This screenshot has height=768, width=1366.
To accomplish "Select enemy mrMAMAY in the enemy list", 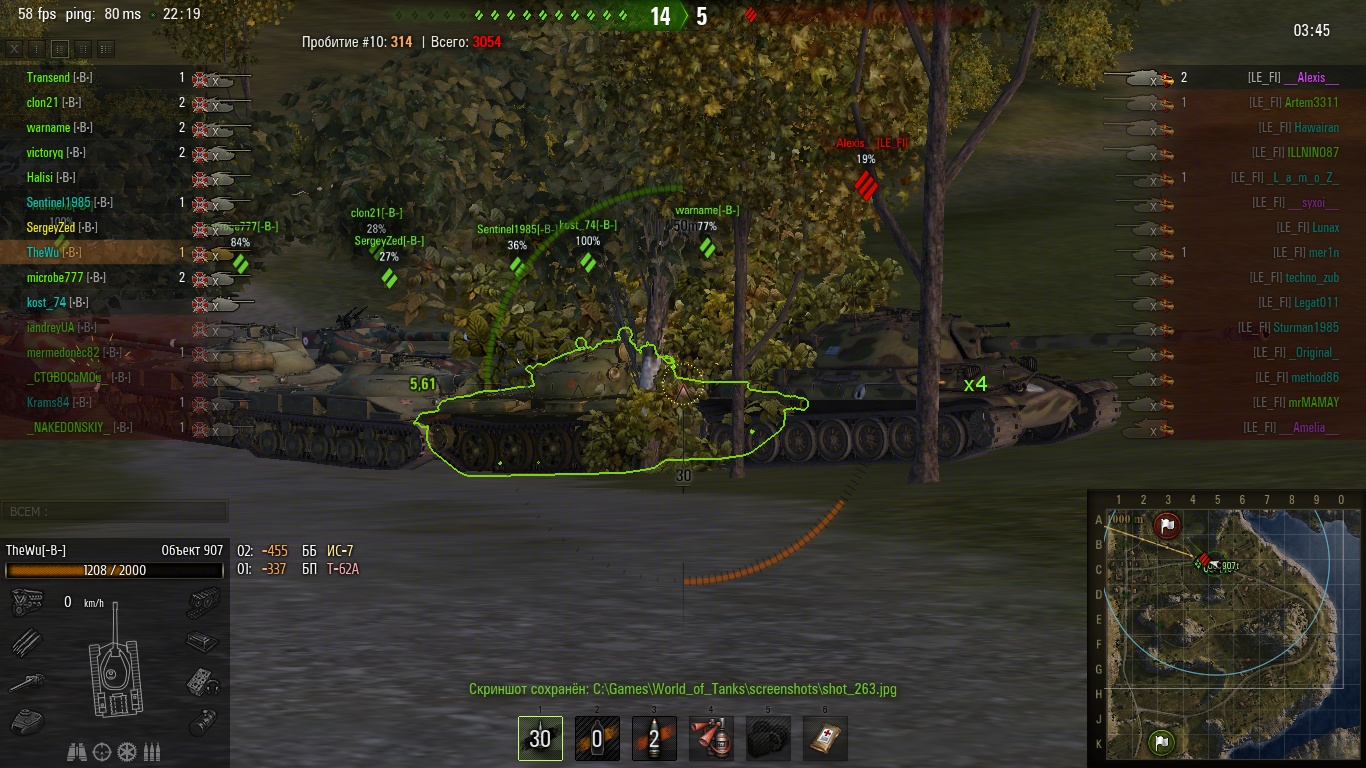I will coord(1311,402).
